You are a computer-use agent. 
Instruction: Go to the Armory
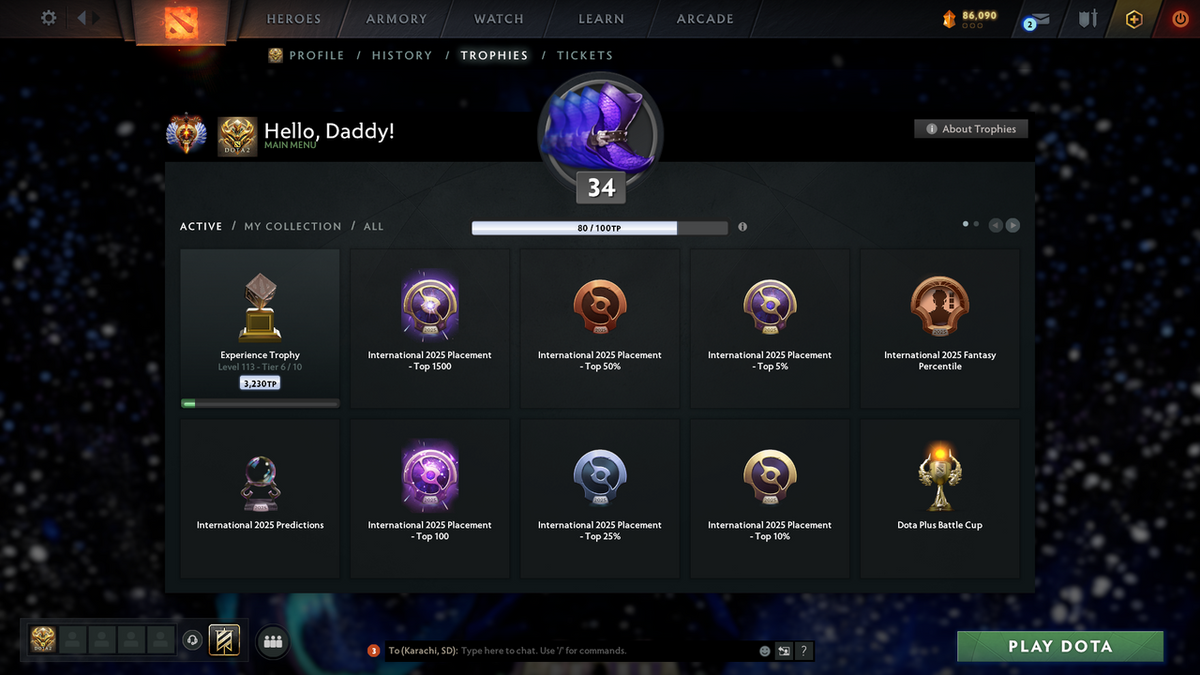pos(396,19)
